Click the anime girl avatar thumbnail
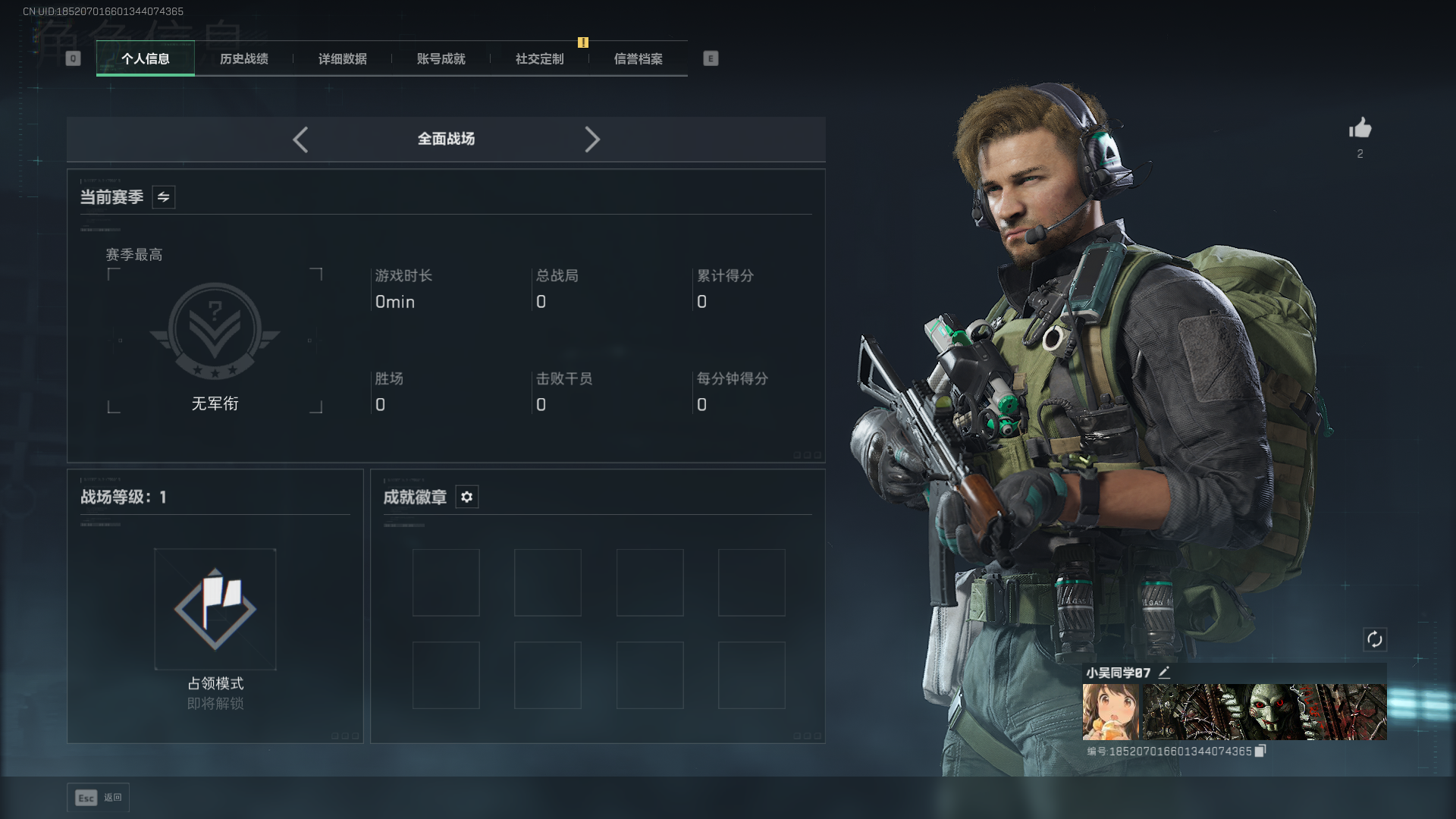Screen dimensions: 1456x819 [1110, 711]
